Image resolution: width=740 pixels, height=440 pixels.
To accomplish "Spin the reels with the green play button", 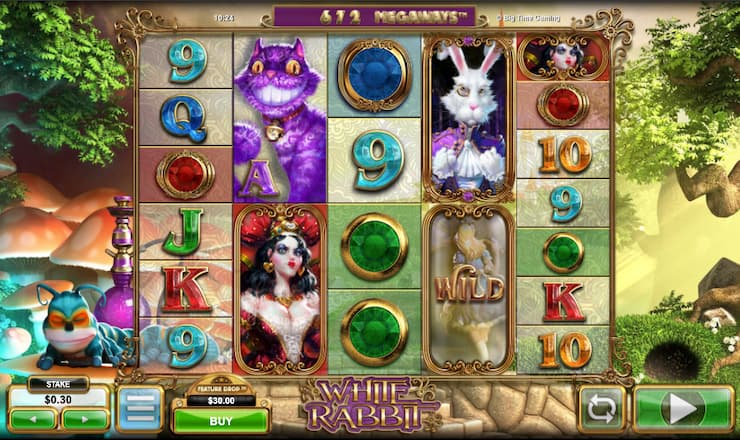I will point(683,409).
